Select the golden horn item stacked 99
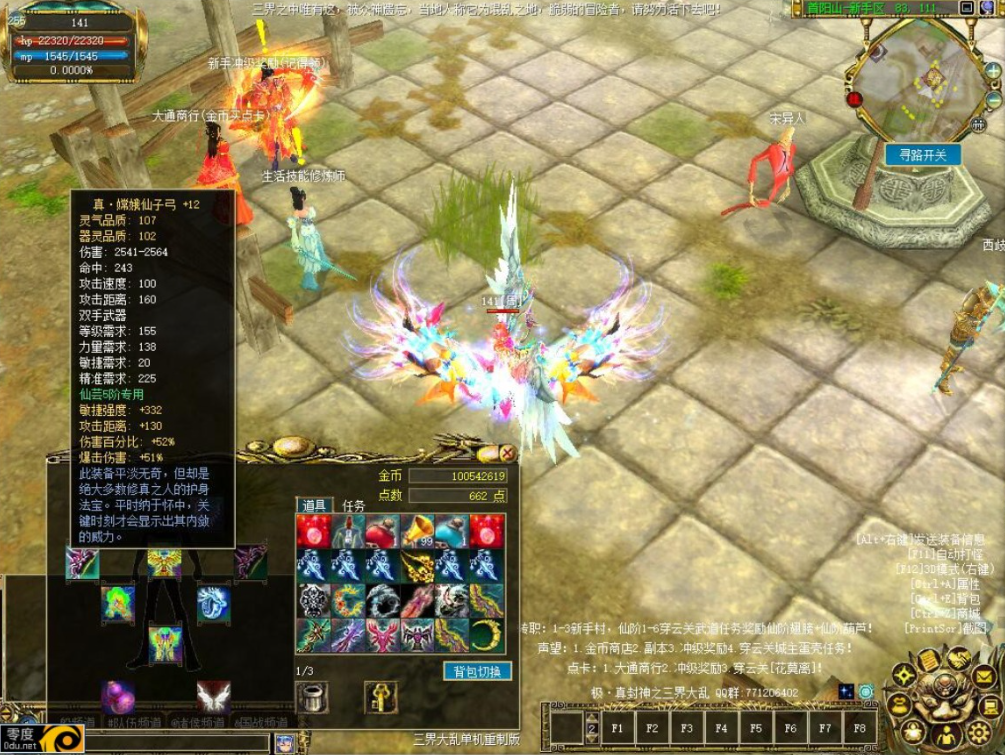Screen dimensions: 1005x755 tap(417, 530)
